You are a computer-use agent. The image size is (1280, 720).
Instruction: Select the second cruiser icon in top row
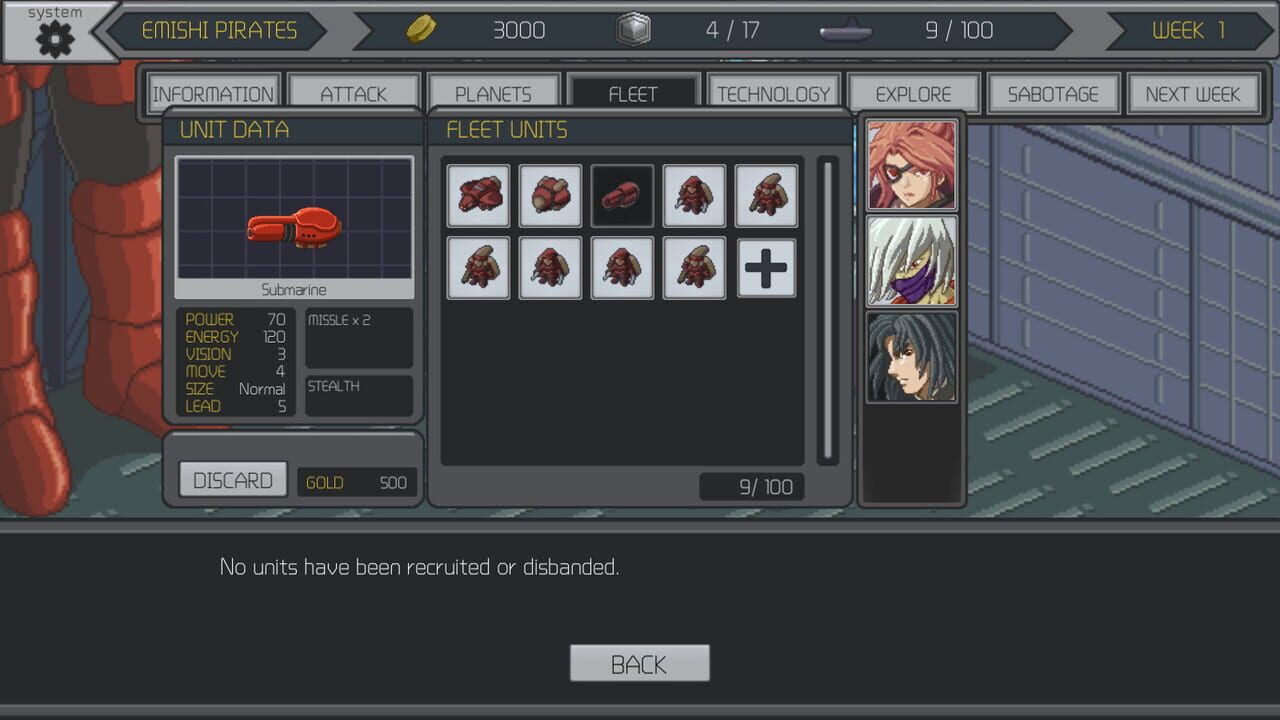tap(550, 196)
